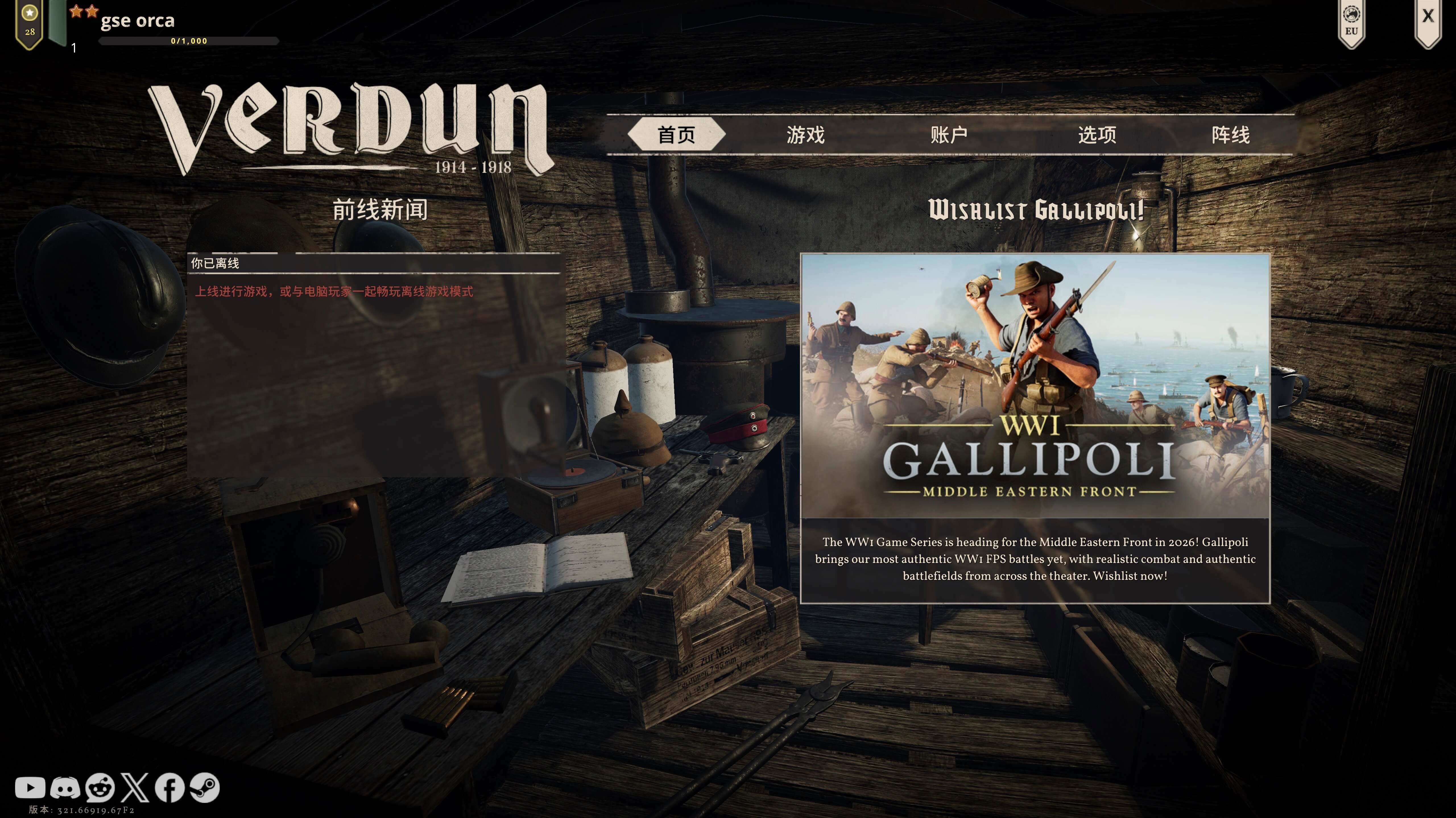Visit the Reddit community icon
Screen dimensions: 1456x818
tap(100, 788)
